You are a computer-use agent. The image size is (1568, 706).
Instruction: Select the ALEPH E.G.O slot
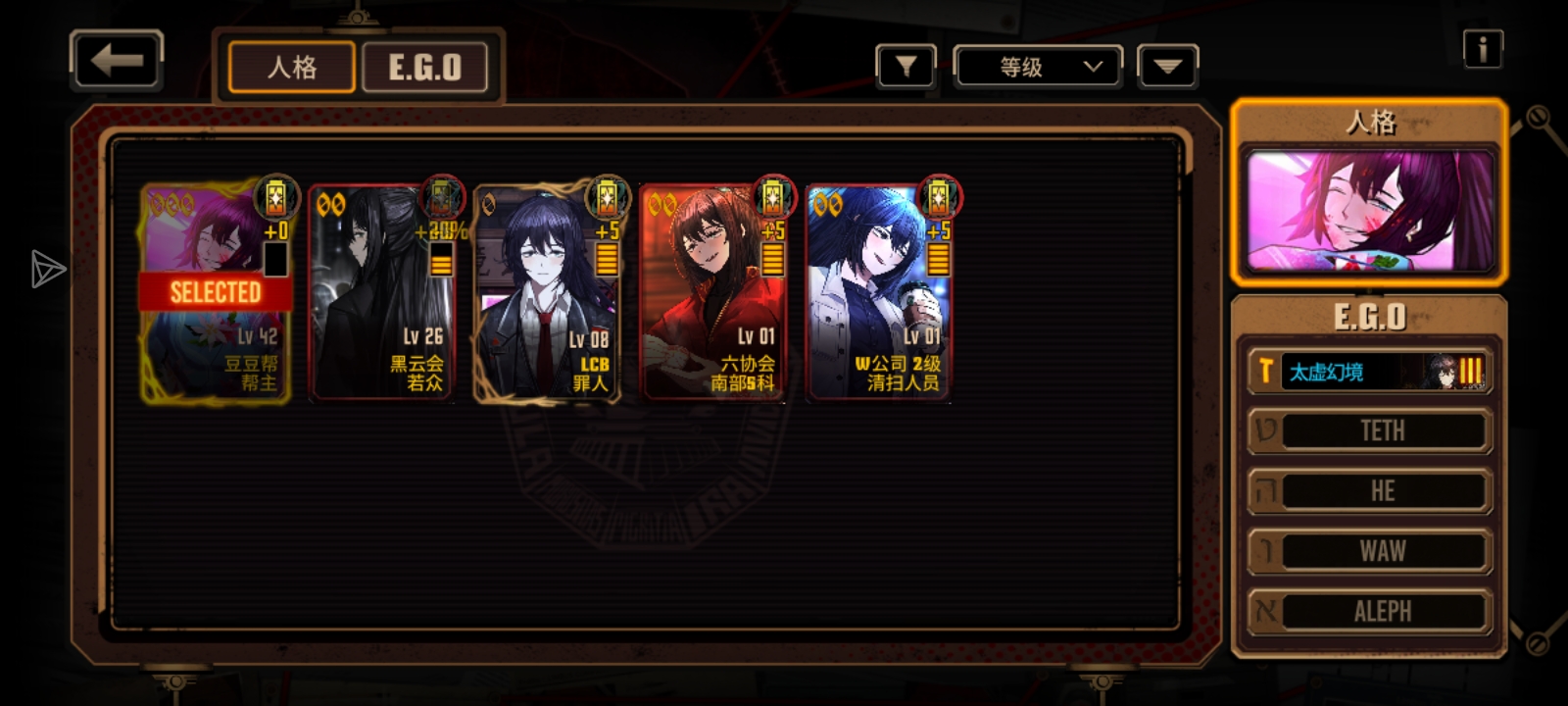tap(1369, 611)
